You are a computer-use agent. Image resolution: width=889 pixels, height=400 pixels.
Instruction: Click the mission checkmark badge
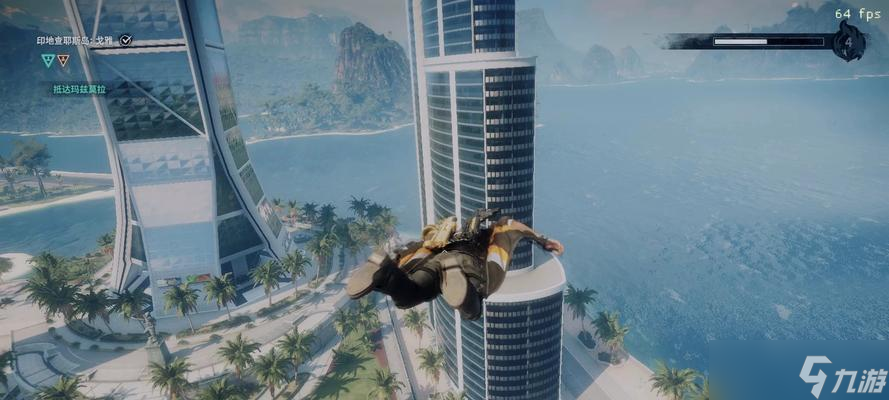pos(125,41)
